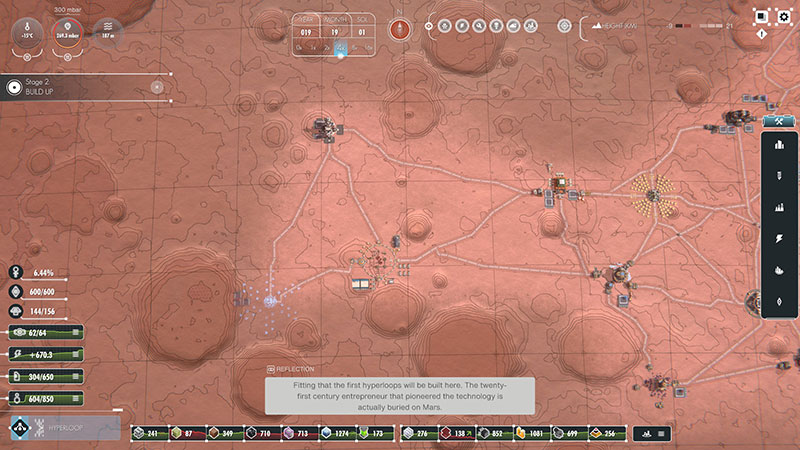Click the red compass north button

pyautogui.click(x=400, y=27)
